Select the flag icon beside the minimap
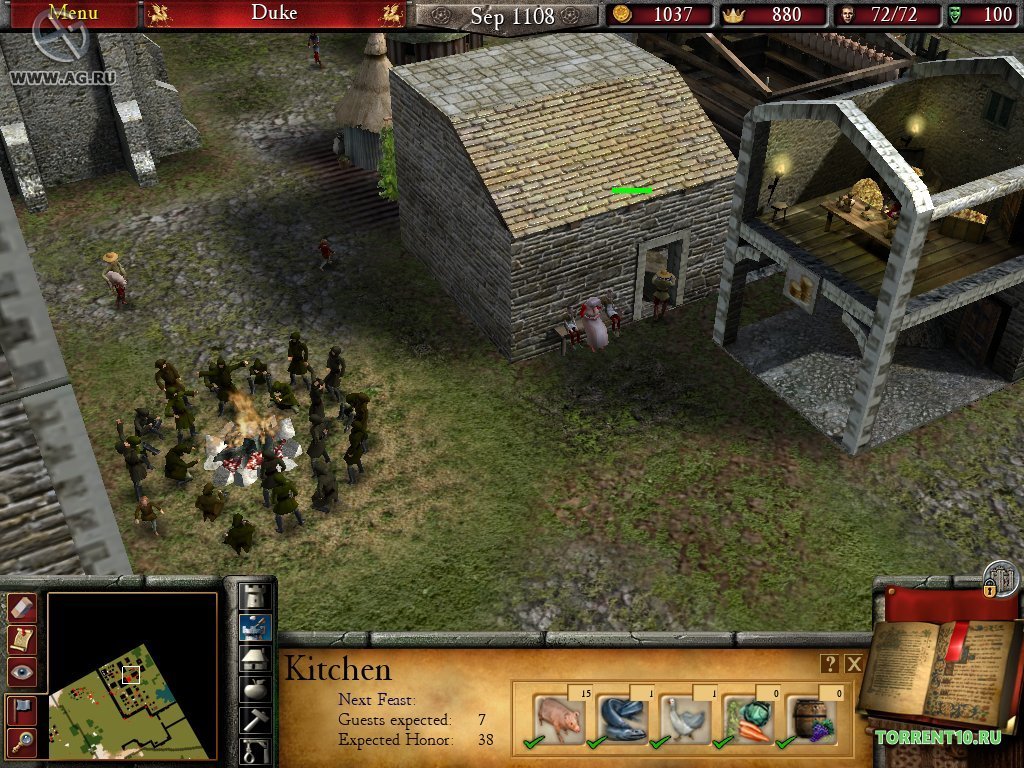Image resolution: width=1024 pixels, height=768 pixels. [22, 710]
